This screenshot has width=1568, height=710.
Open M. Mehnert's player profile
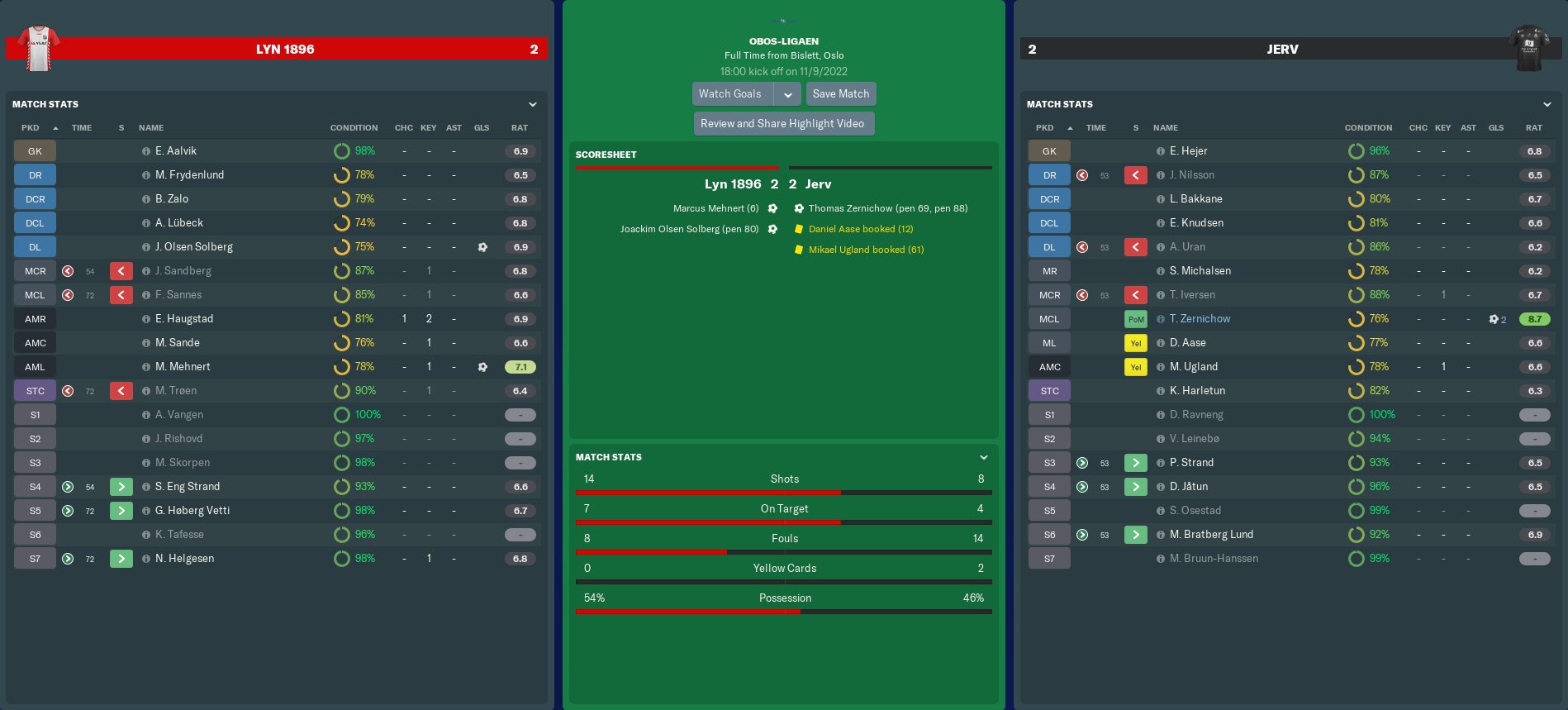(183, 367)
